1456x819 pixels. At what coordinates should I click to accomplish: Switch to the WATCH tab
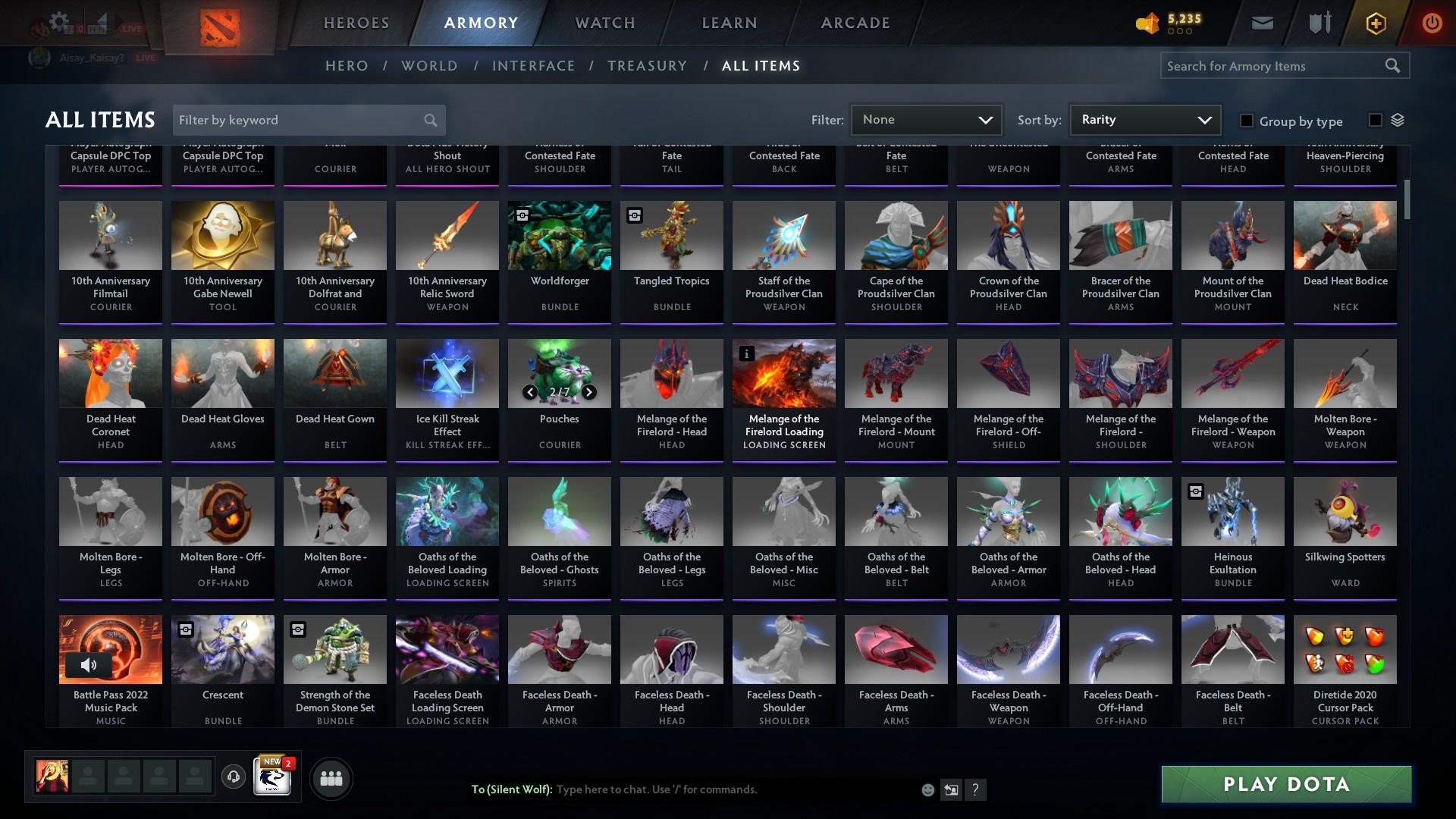point(604,23)
